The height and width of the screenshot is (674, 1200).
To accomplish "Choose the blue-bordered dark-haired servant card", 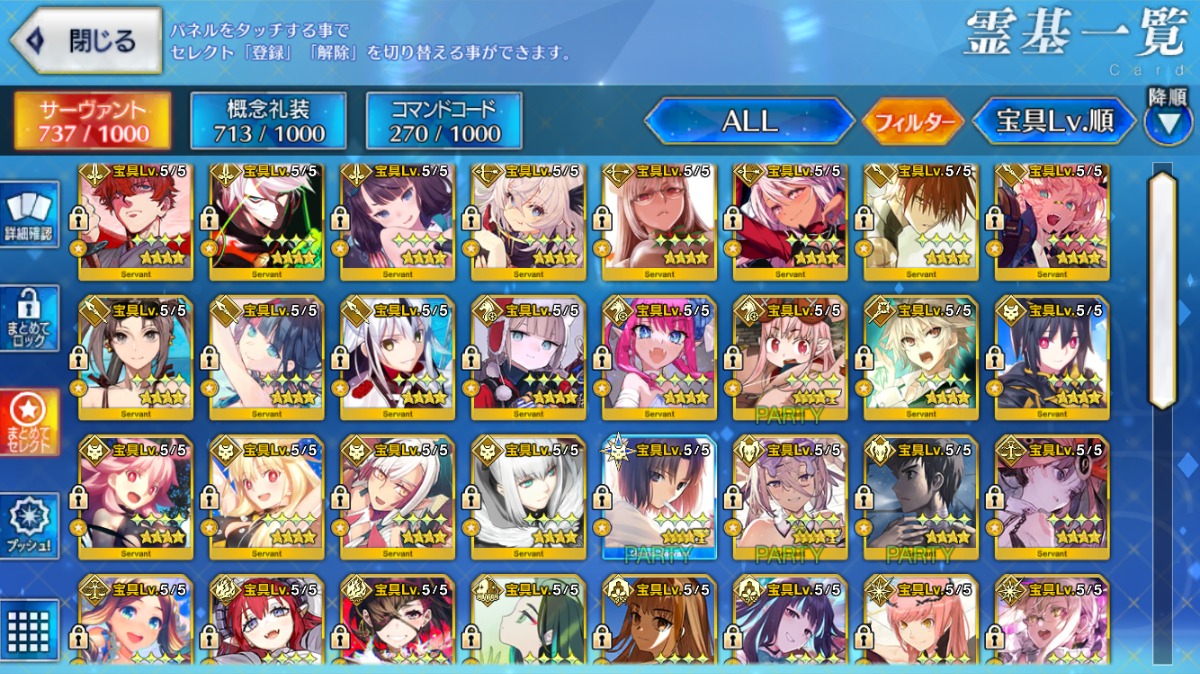I will [659, 497].
